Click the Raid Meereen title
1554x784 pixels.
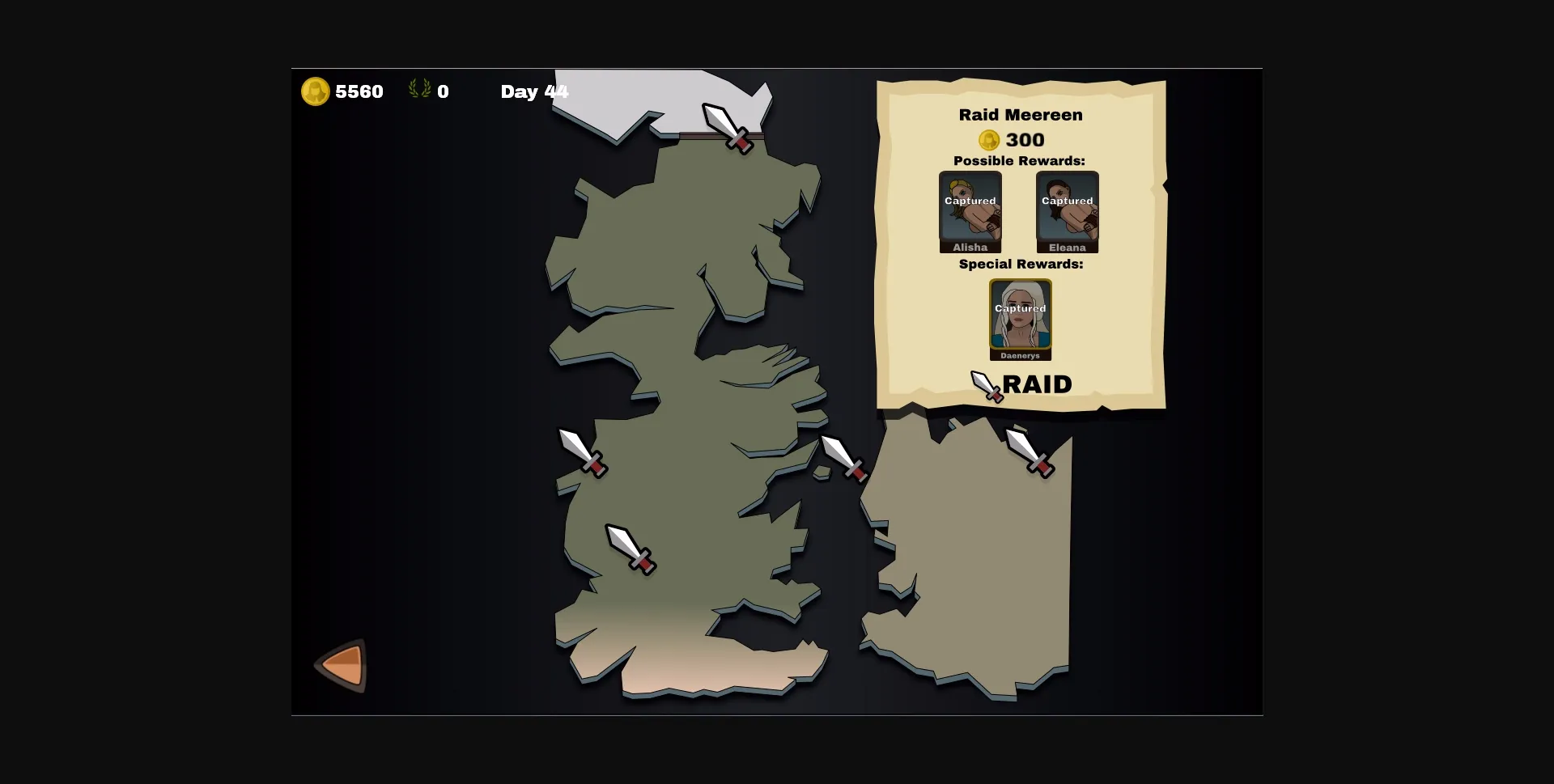(1020, 115)
